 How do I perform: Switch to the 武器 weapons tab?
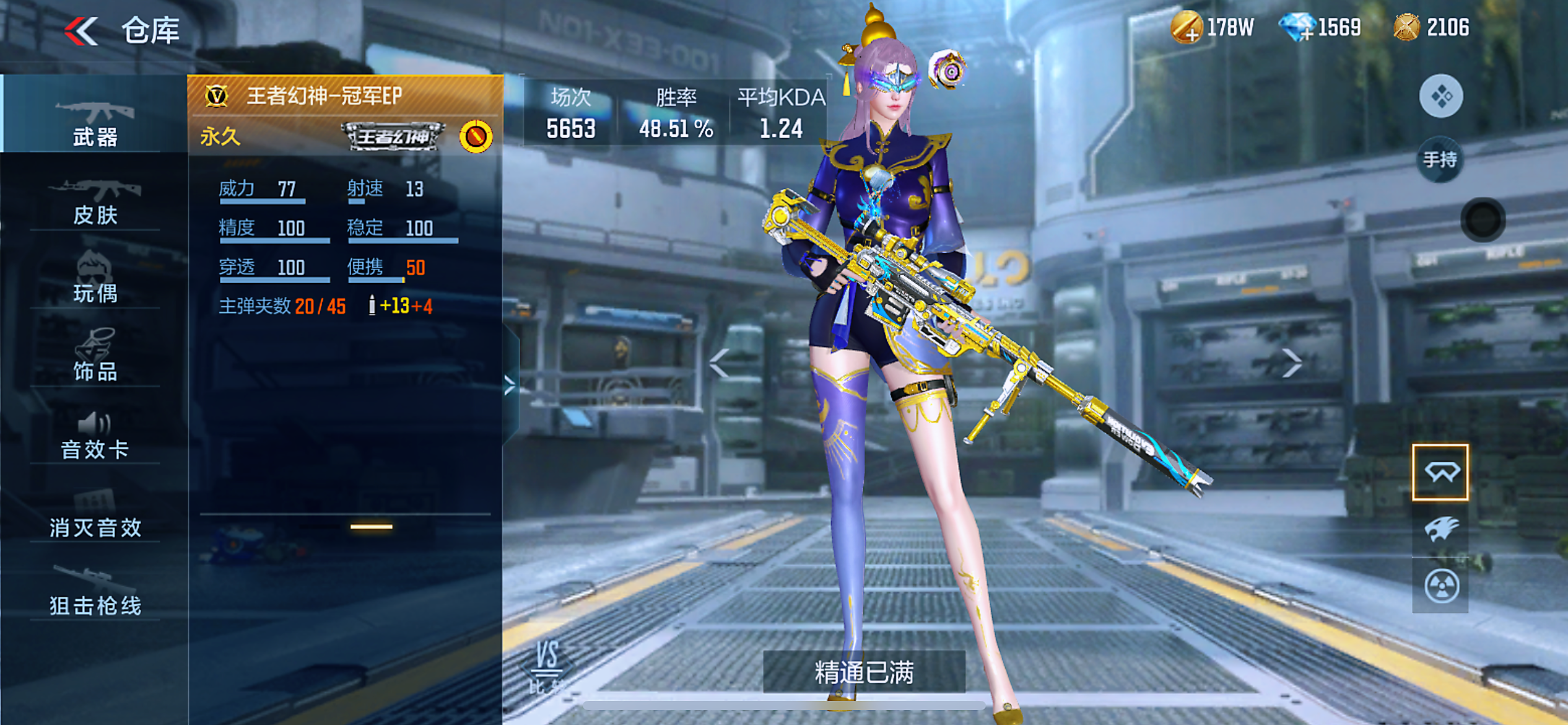tap(95, 121)
